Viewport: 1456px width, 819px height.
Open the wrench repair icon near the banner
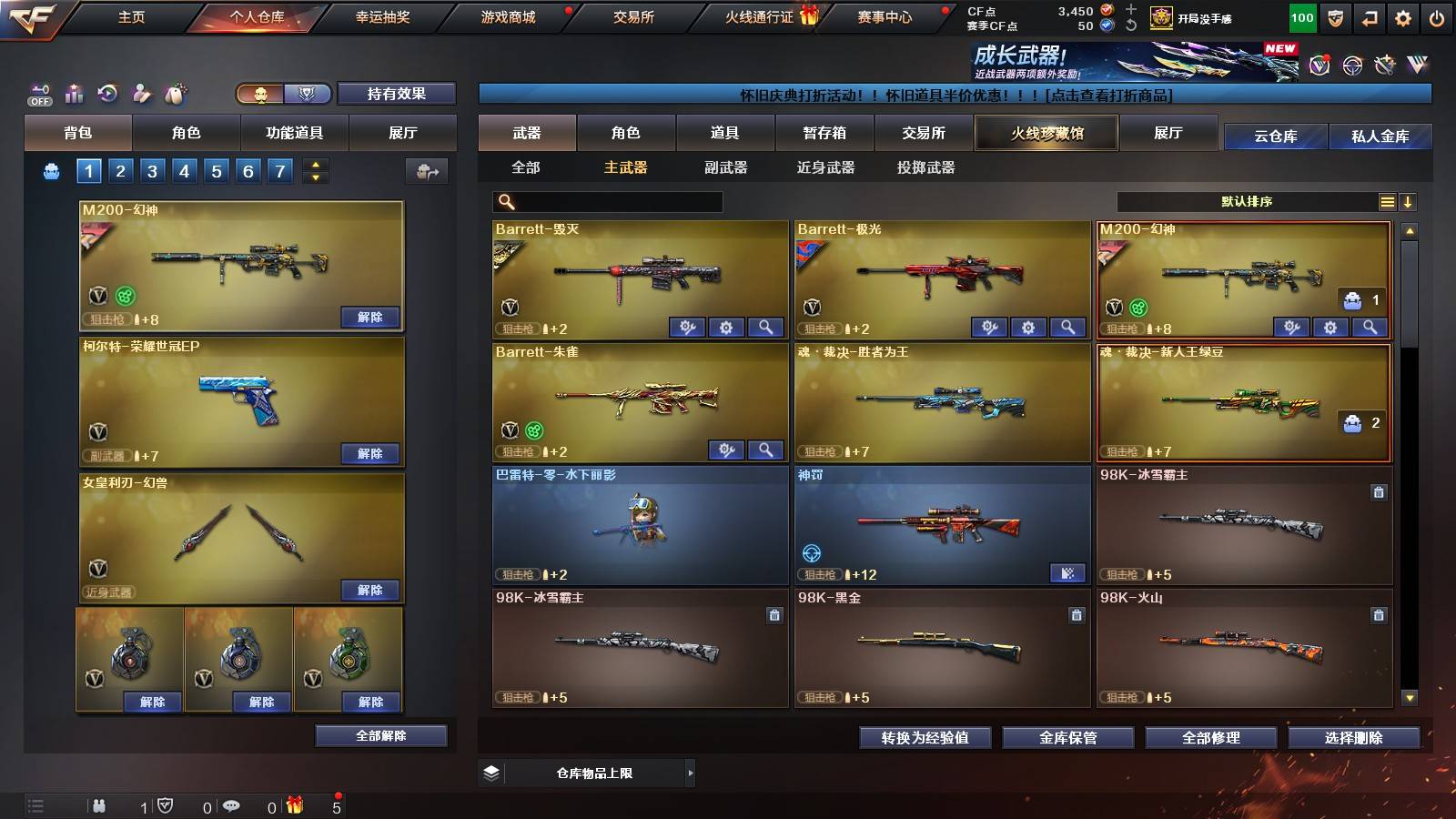(1384, 66)
